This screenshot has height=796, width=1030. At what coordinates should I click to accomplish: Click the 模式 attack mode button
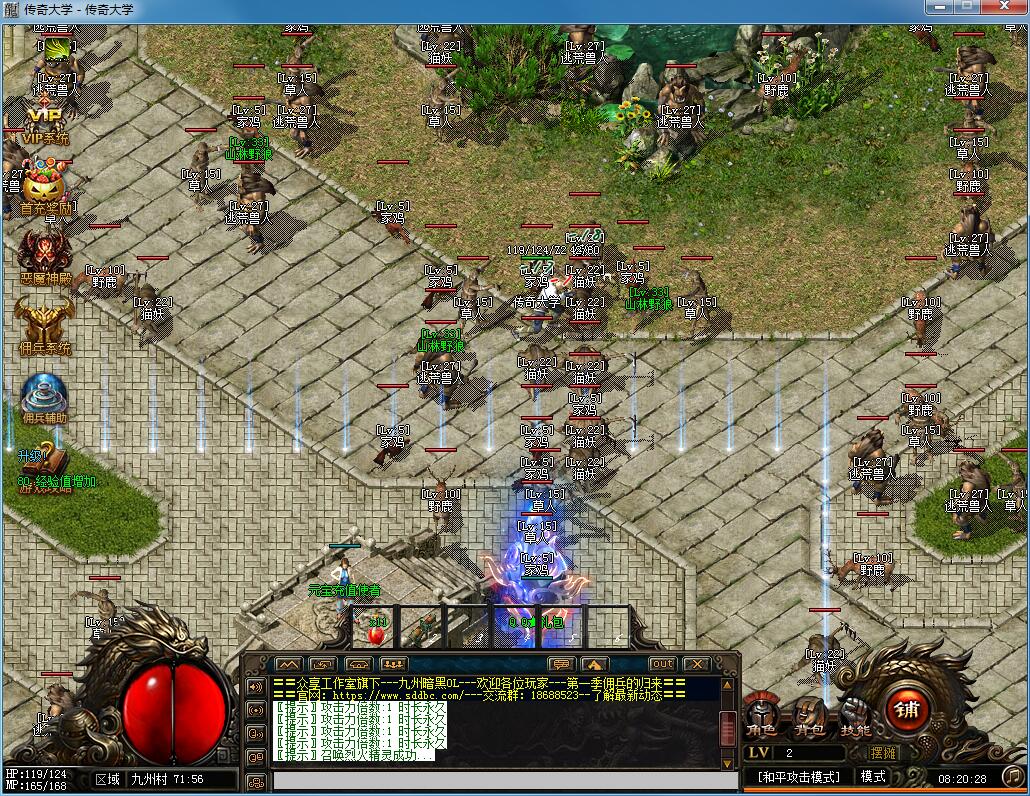tap(873, 777)
